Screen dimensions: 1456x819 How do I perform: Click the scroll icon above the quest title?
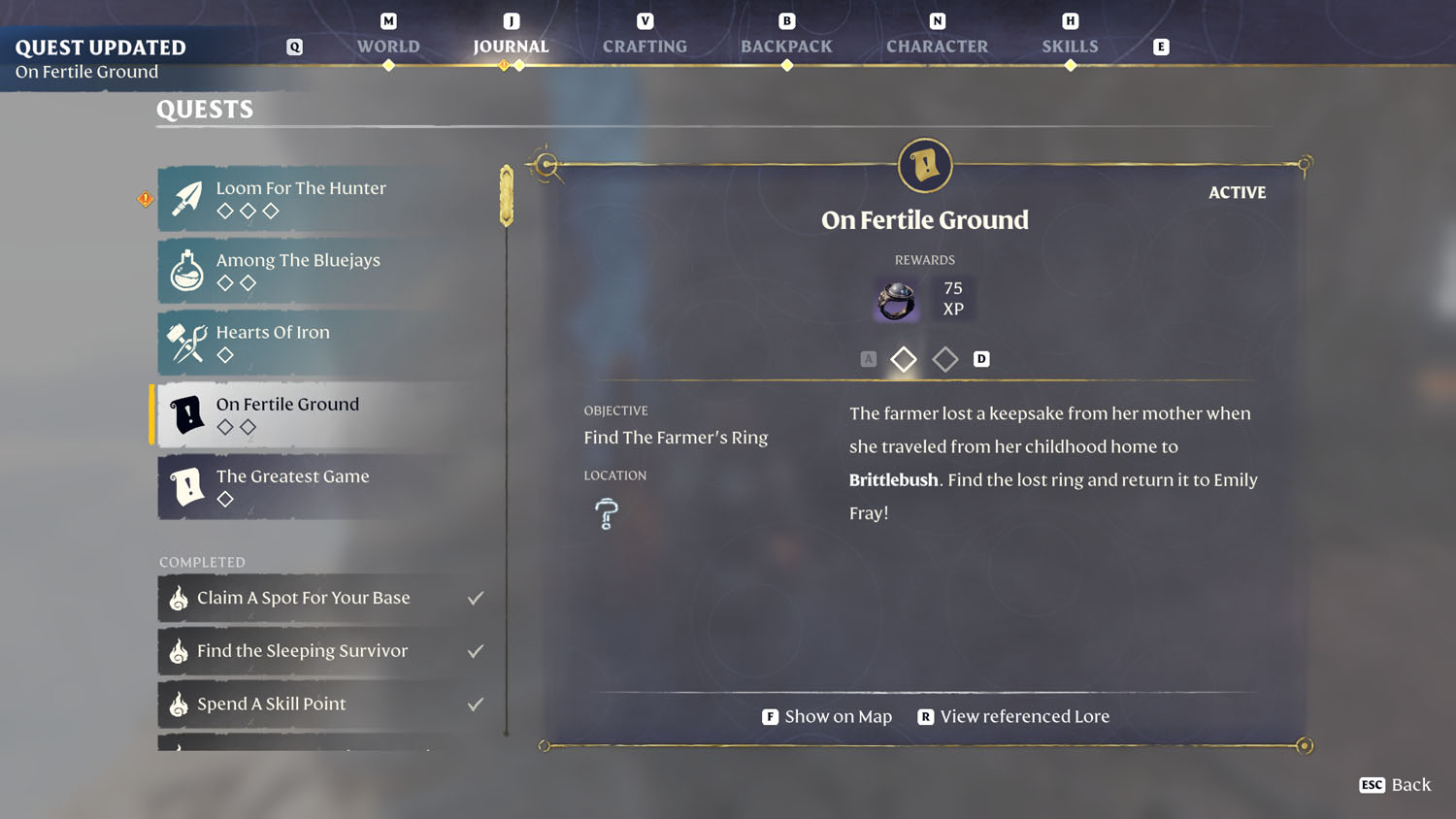924,165
